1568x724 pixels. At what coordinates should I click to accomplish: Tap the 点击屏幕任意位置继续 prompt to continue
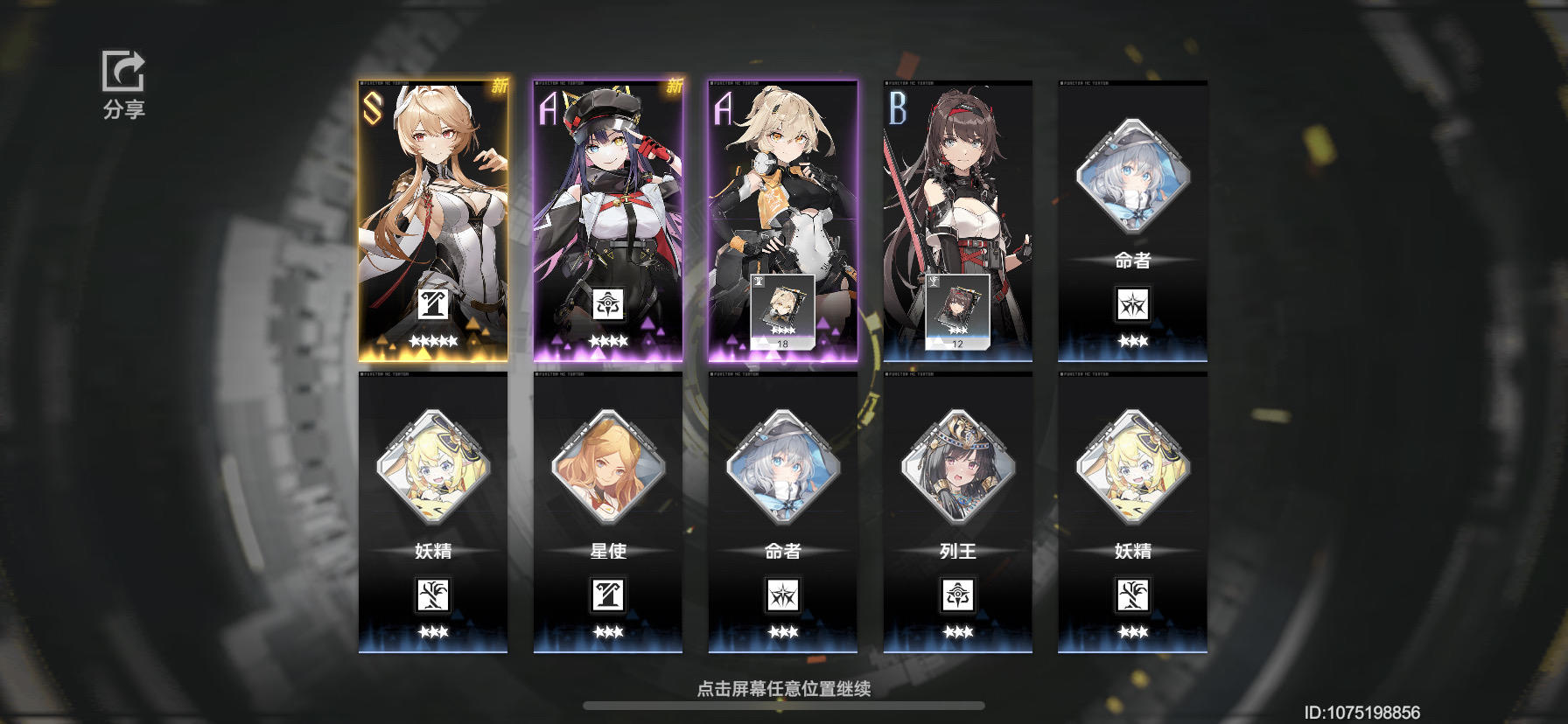coord(784,689)
